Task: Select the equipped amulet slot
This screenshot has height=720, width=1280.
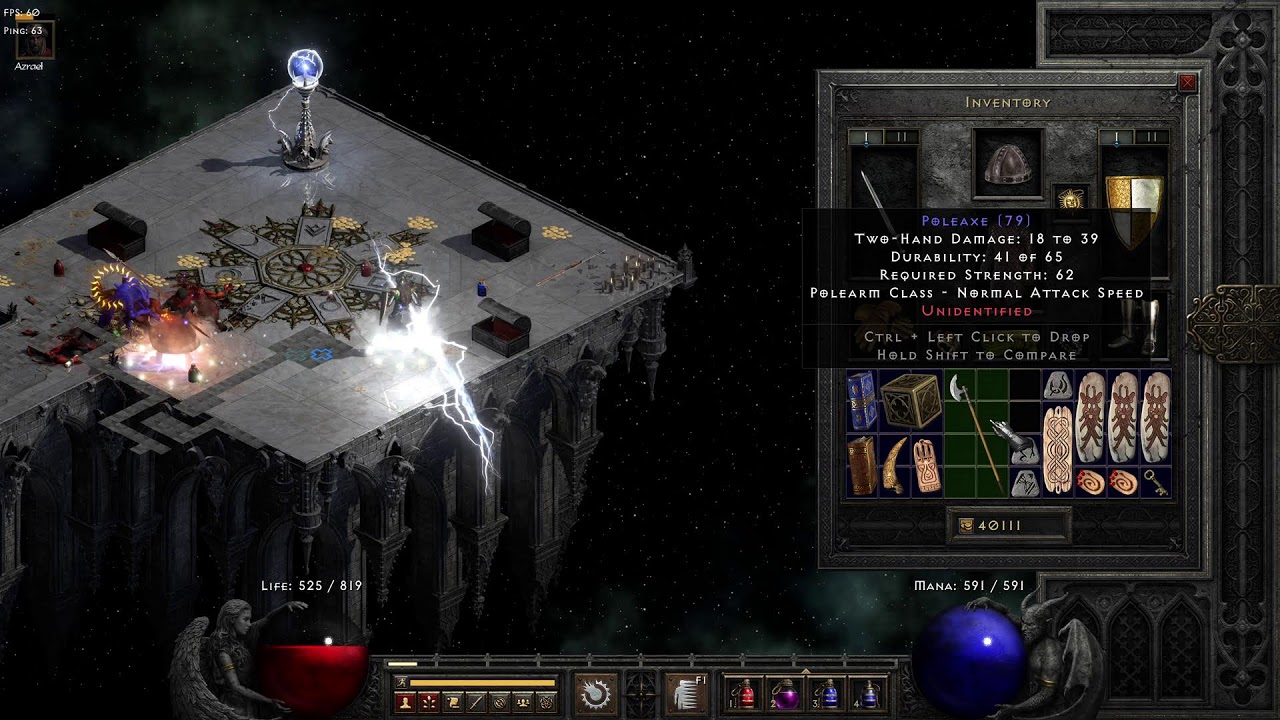Action: coord(1071,198)
